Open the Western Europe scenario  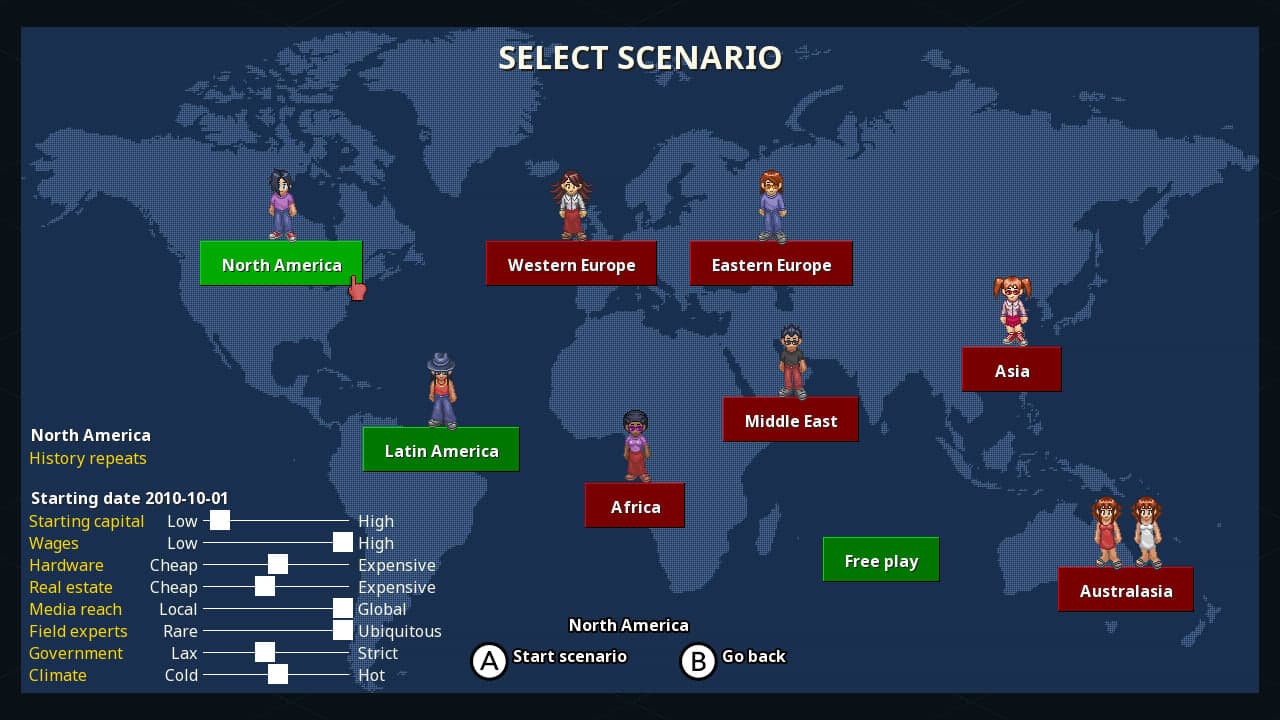point(571,263)
